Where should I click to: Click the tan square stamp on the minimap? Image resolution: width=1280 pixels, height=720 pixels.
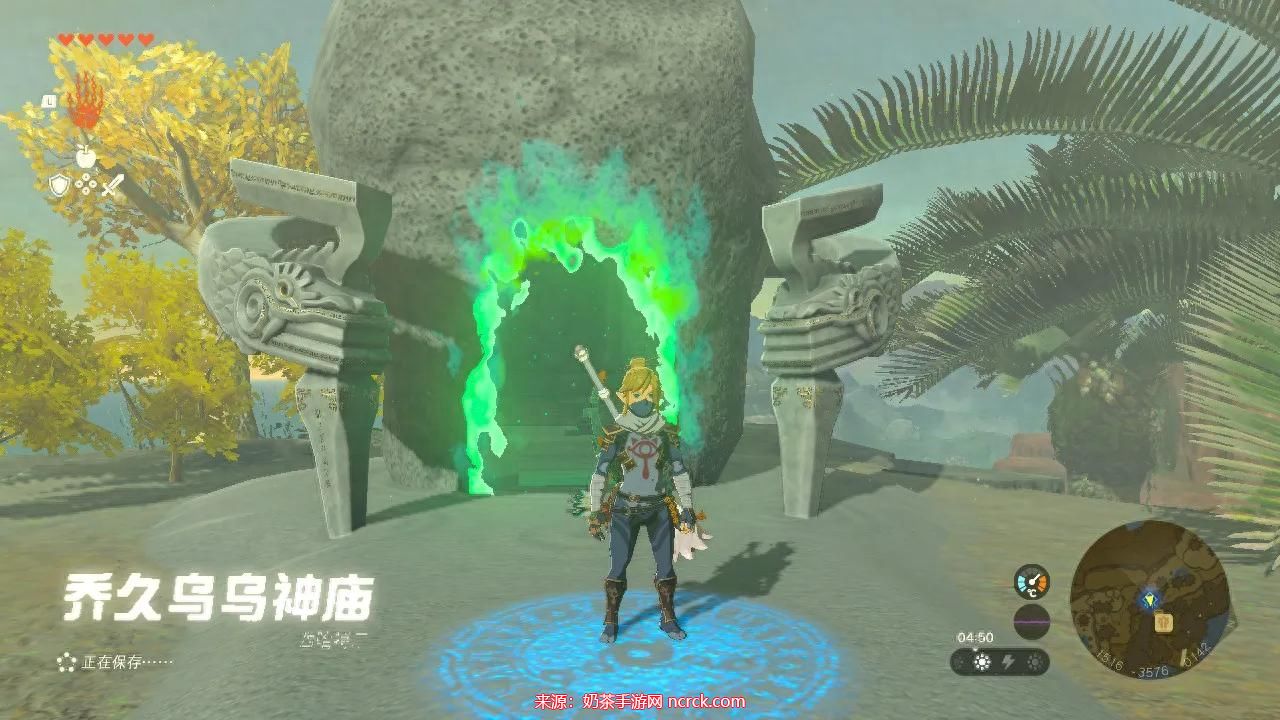[x=1164, y=622]
